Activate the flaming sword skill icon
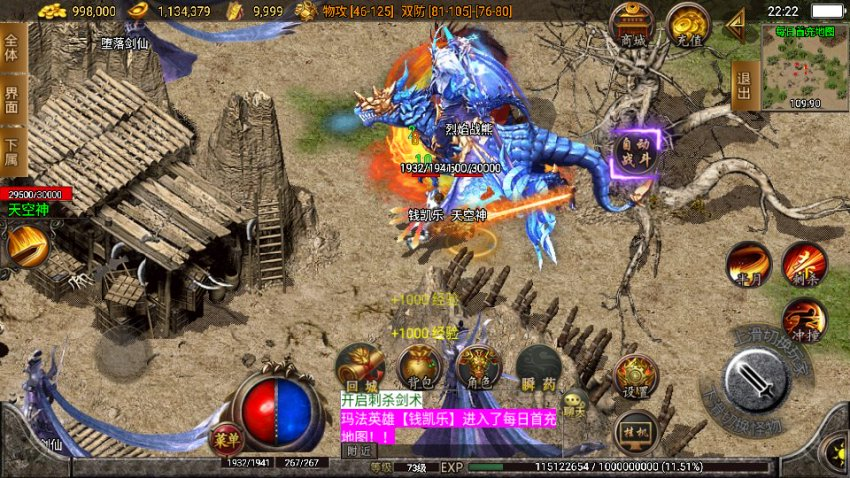The height and width of the screenshot is (478, 850). coord(28,245)
